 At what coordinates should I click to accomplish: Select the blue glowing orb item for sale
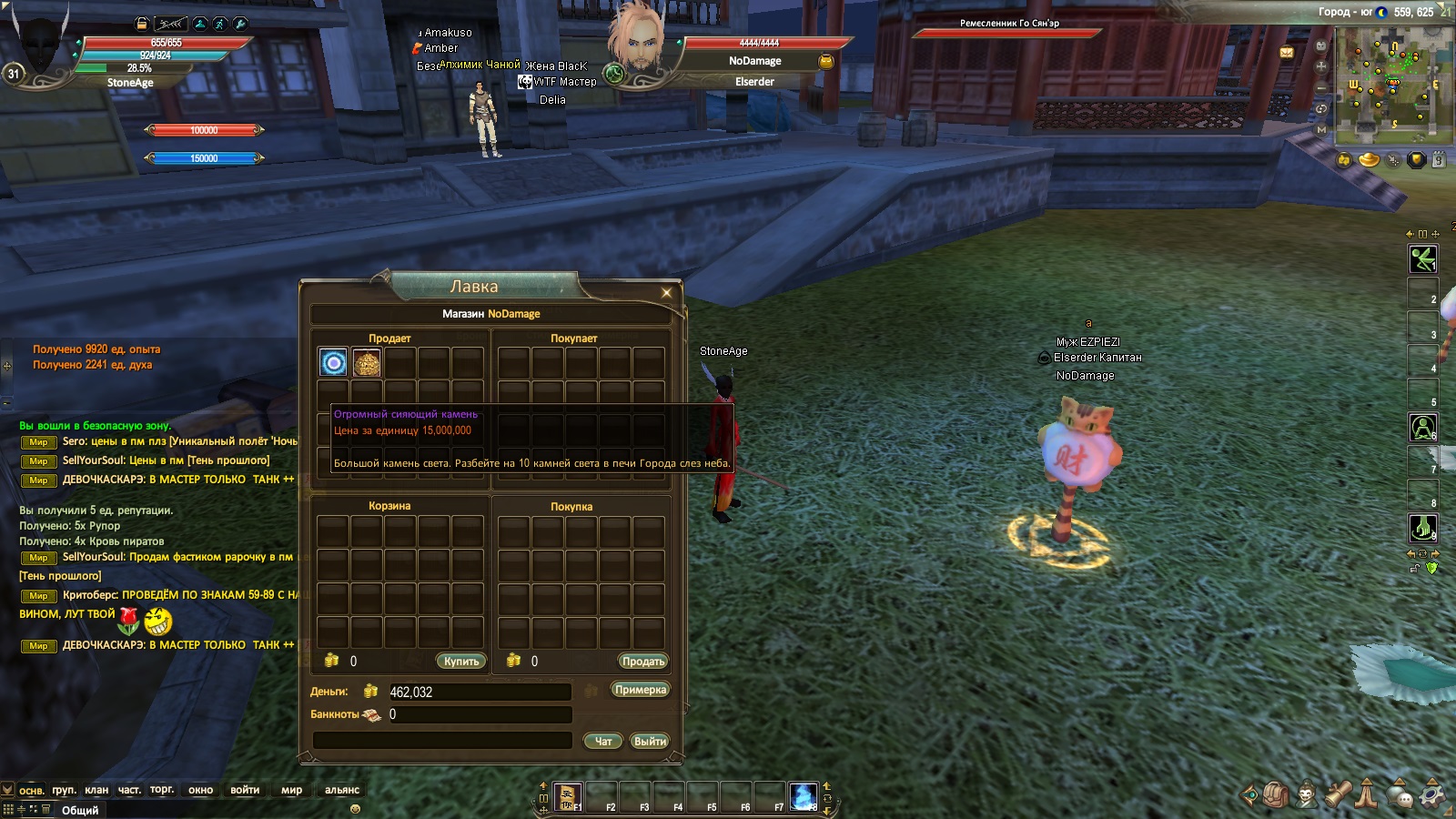(x=334, y=363)
